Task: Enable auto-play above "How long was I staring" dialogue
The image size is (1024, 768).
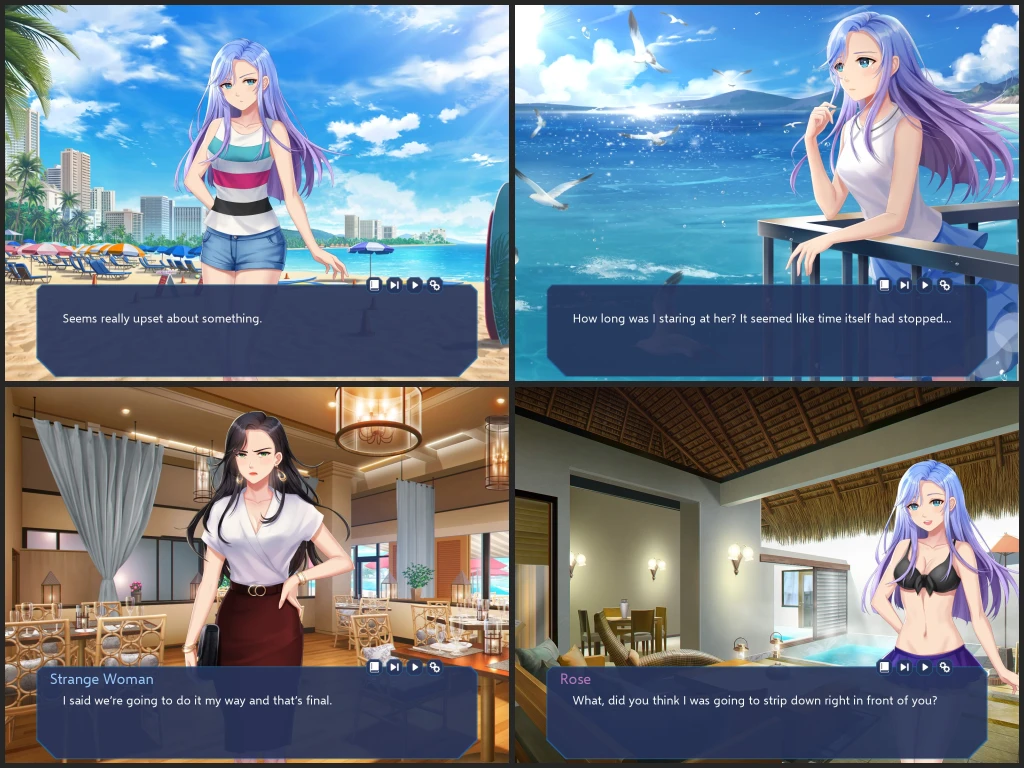Action: click(925, 285)
